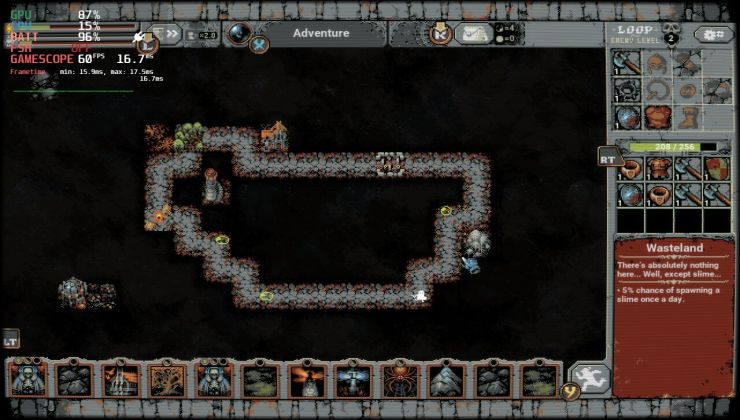Click the equipped red chest armor
This screenshot has height=420, width=740.
click(657, 117)
